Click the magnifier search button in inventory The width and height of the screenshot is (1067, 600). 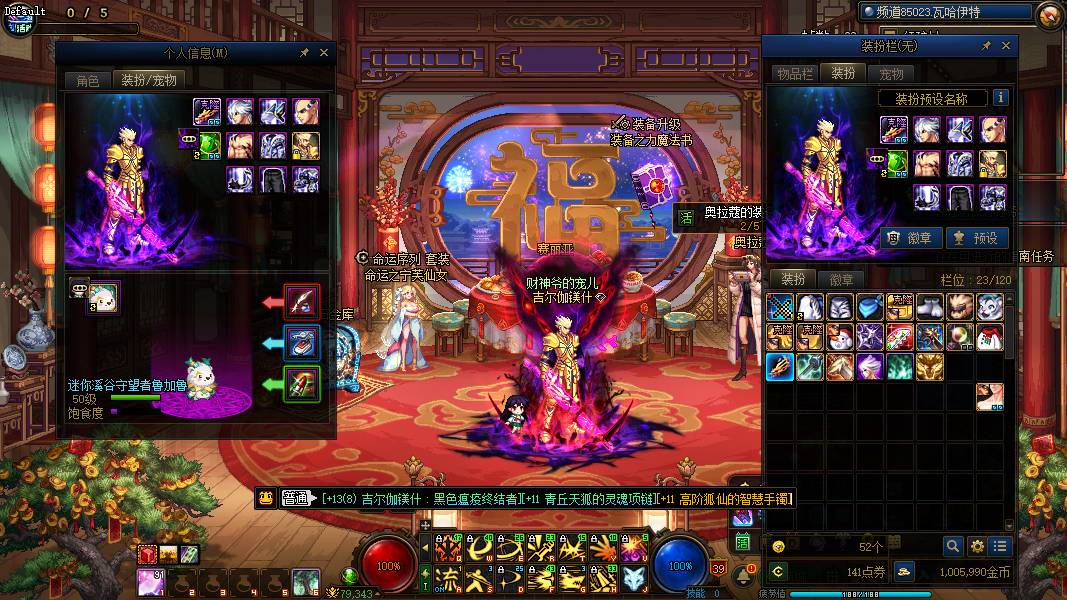953,546
